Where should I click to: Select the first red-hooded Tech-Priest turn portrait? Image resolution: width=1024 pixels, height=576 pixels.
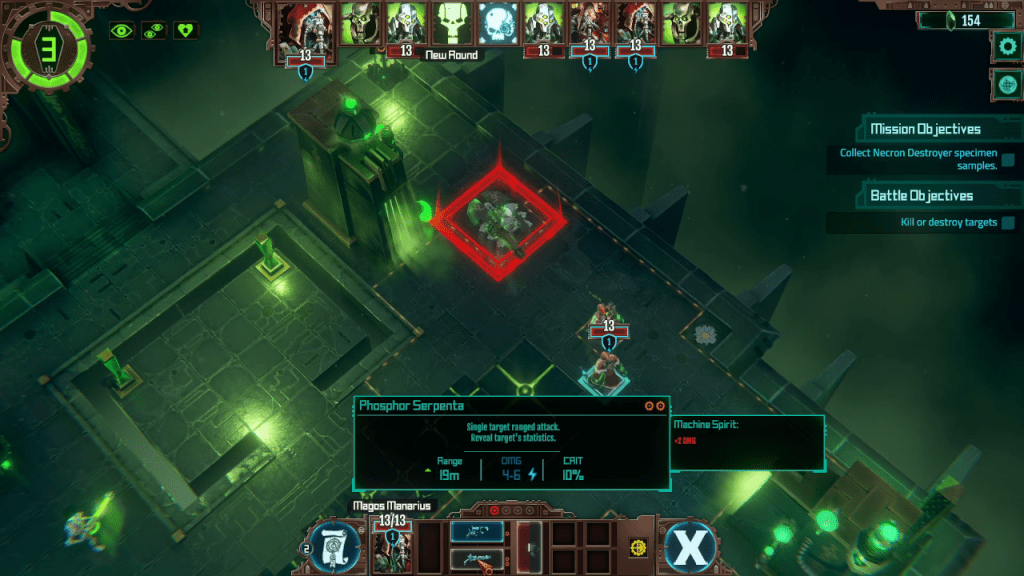303,24
